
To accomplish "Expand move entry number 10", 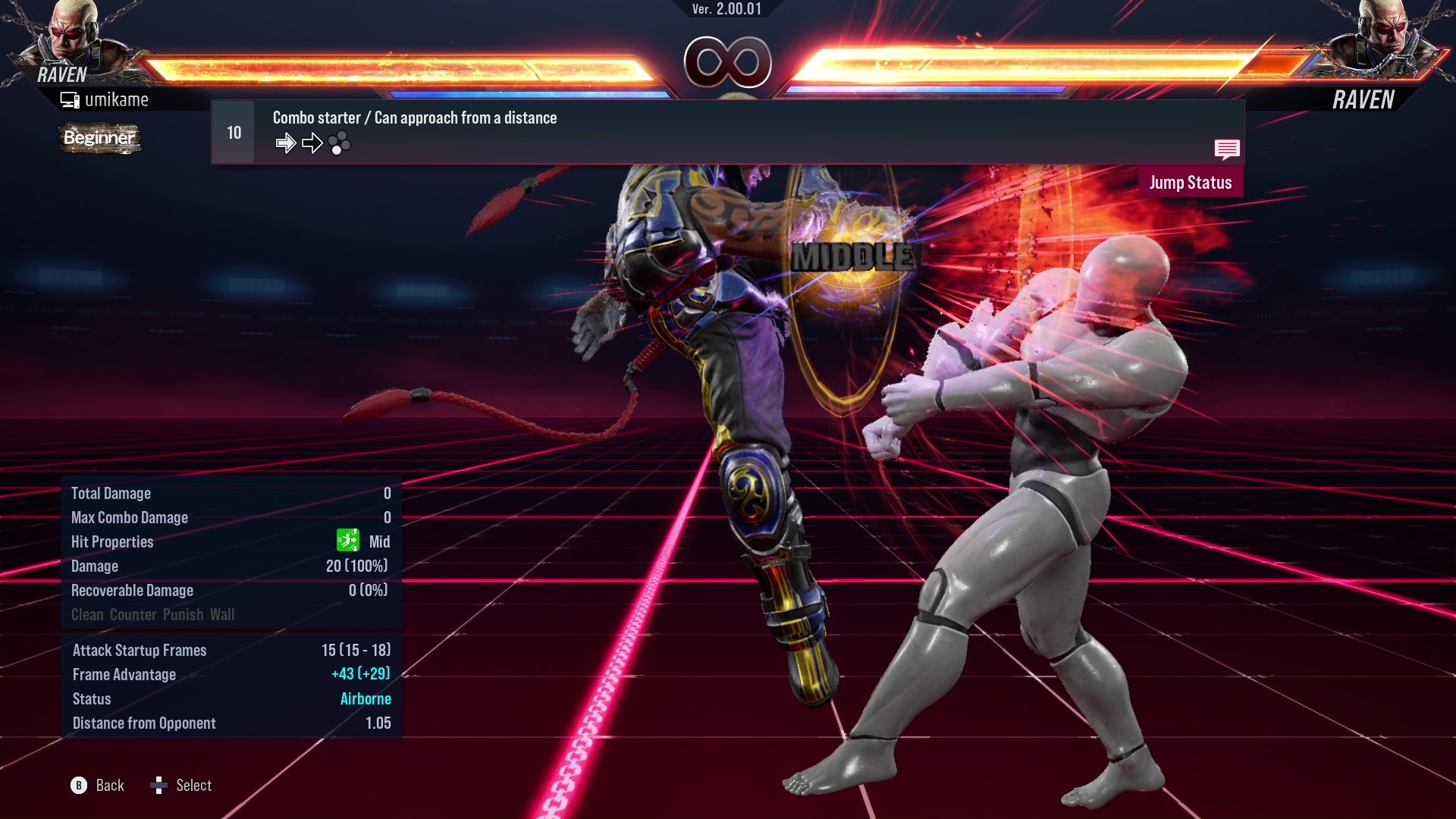I will click(232, 131).
